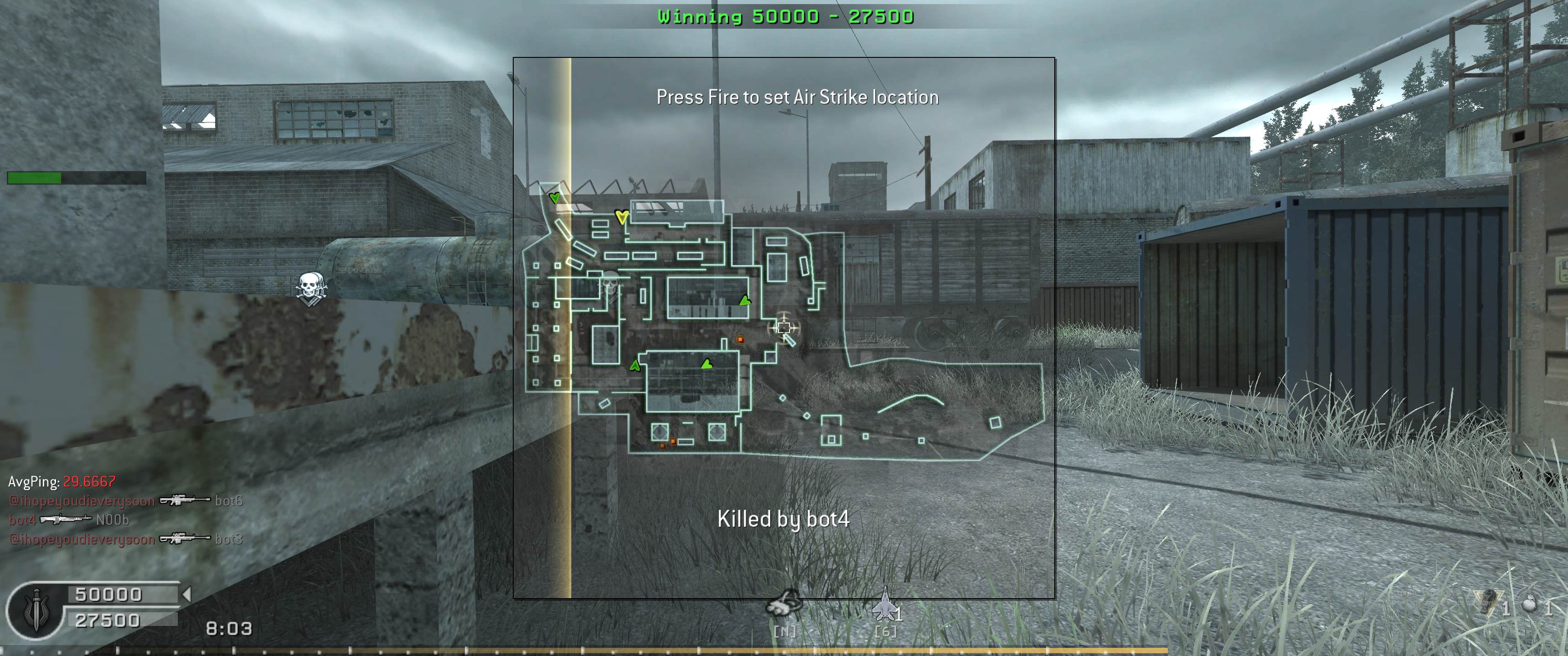Activate the night vision goggles icon

(x=784, y=603)
